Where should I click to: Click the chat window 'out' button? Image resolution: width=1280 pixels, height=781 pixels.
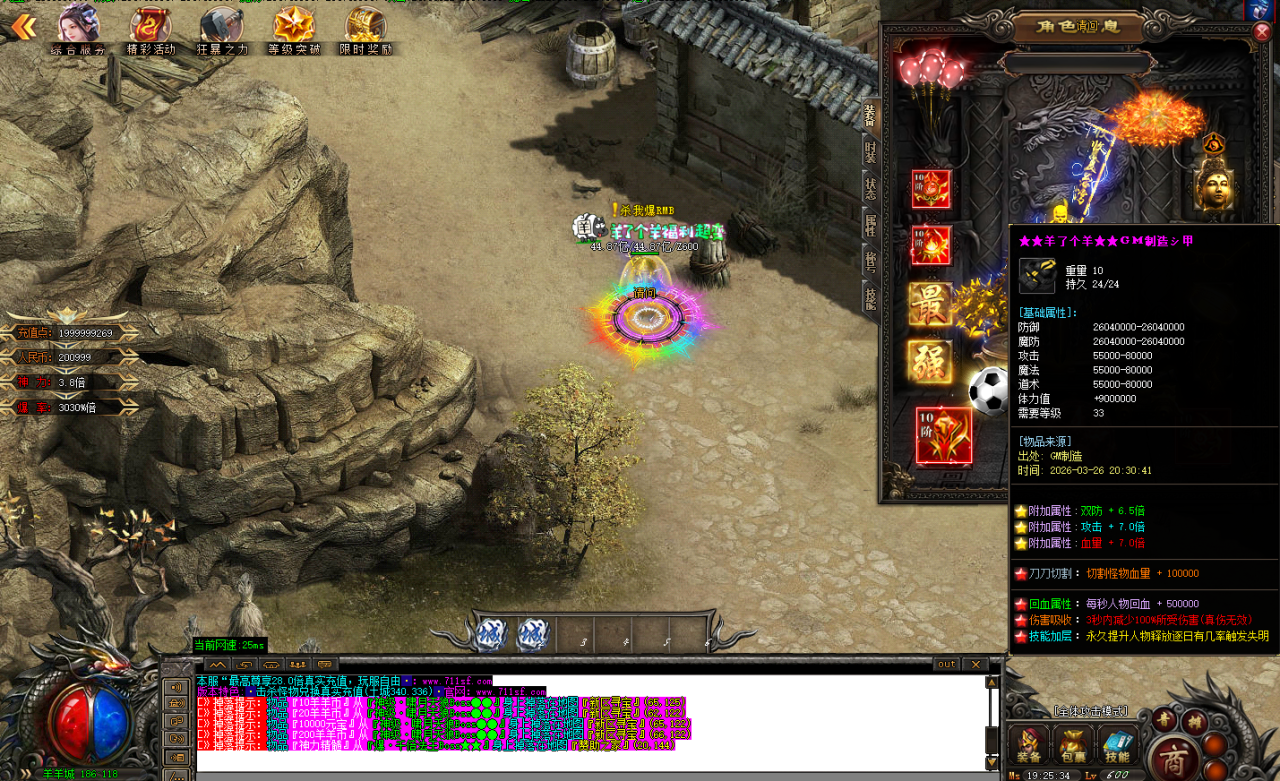coord(946,664)
